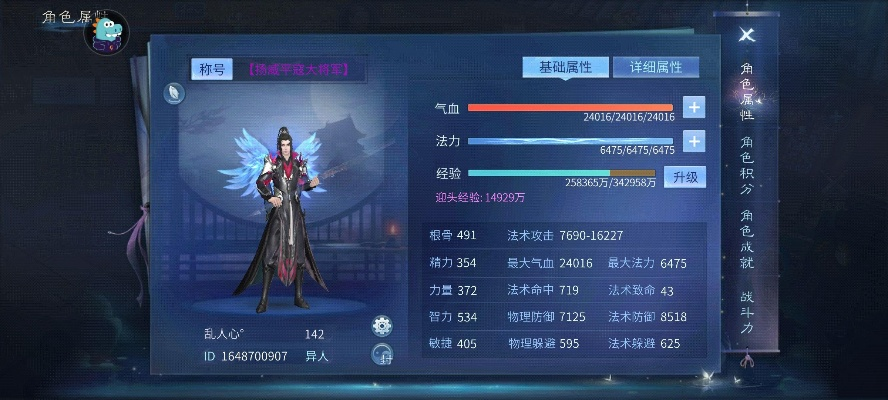
Task: Show the 角色成就 achievements tab
Action: (x=747, y=240)
